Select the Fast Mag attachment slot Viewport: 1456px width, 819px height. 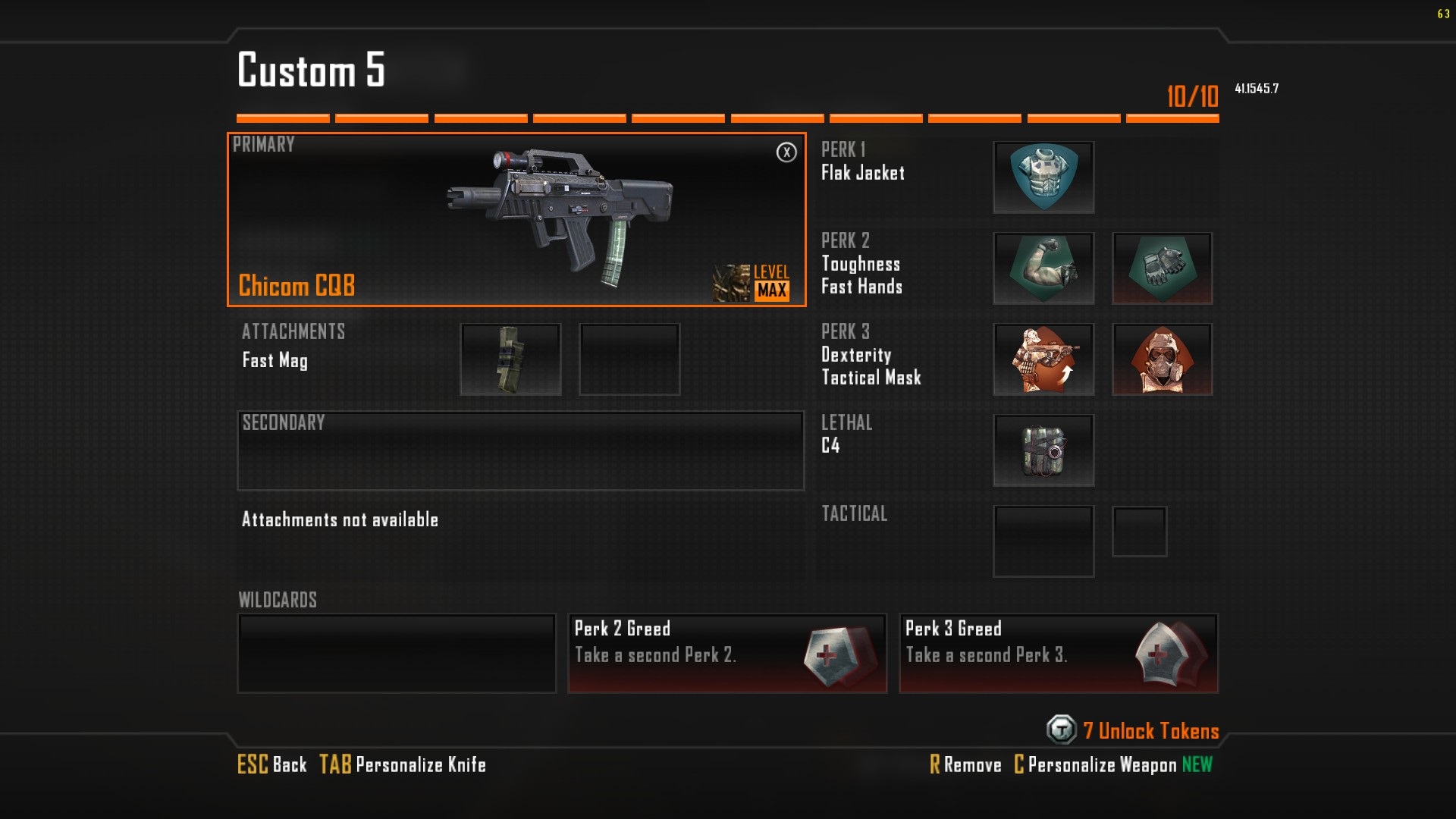tap(510, 359)
